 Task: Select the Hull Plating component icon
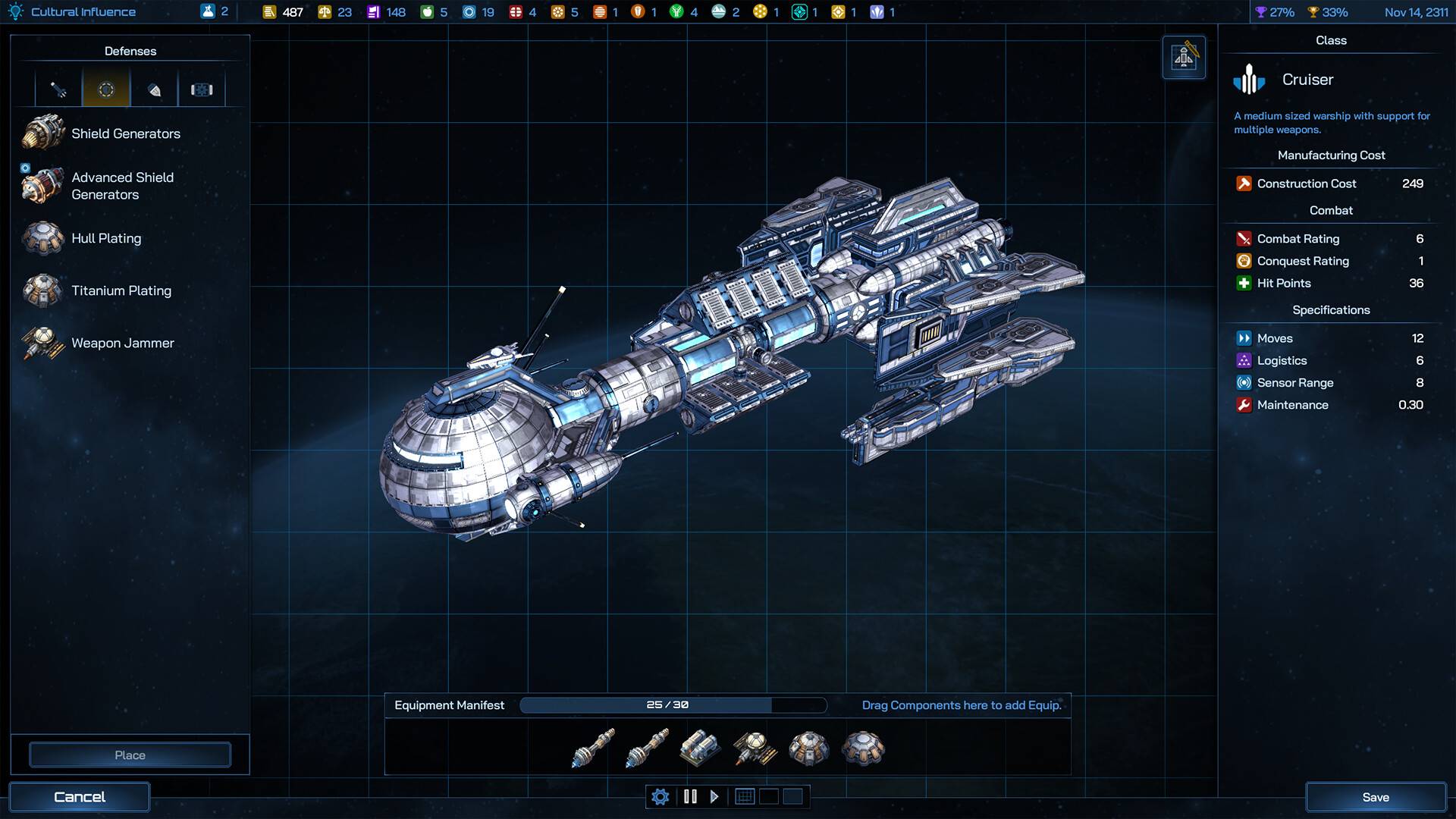click(x=43, y=237)
